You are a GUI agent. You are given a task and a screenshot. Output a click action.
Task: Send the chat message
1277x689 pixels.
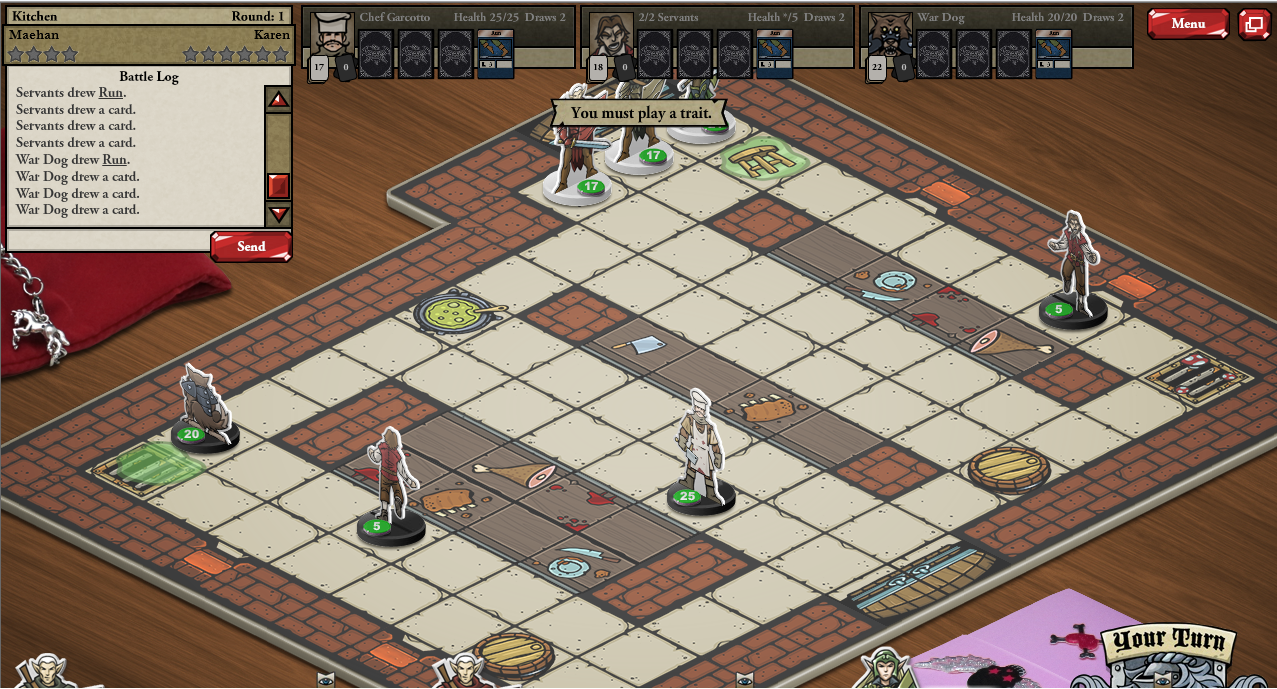[x=250, y=246]
